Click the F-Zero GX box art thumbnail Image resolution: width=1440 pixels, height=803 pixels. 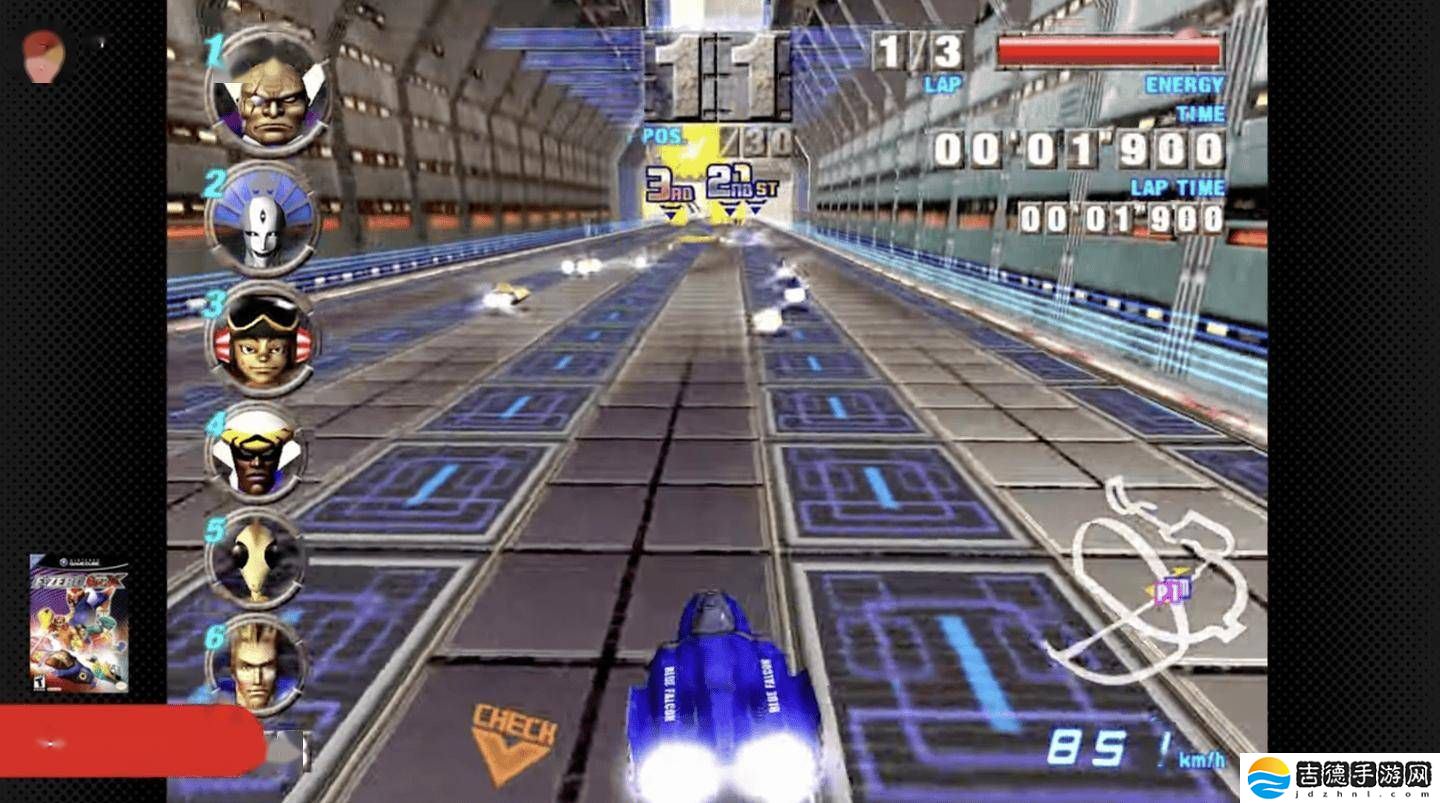click(x=79, y=624)
